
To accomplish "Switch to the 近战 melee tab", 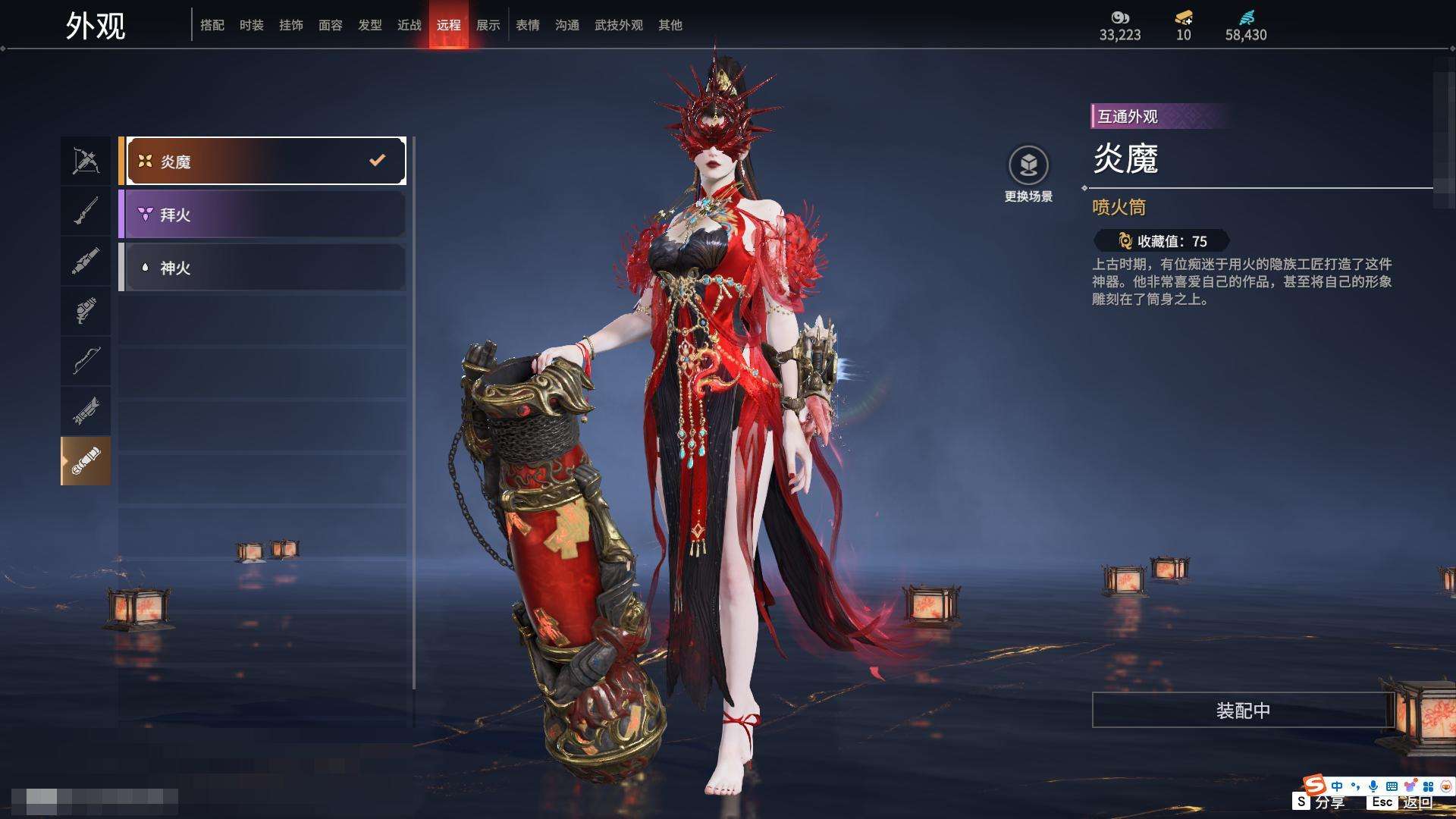I will coord(409,25).
